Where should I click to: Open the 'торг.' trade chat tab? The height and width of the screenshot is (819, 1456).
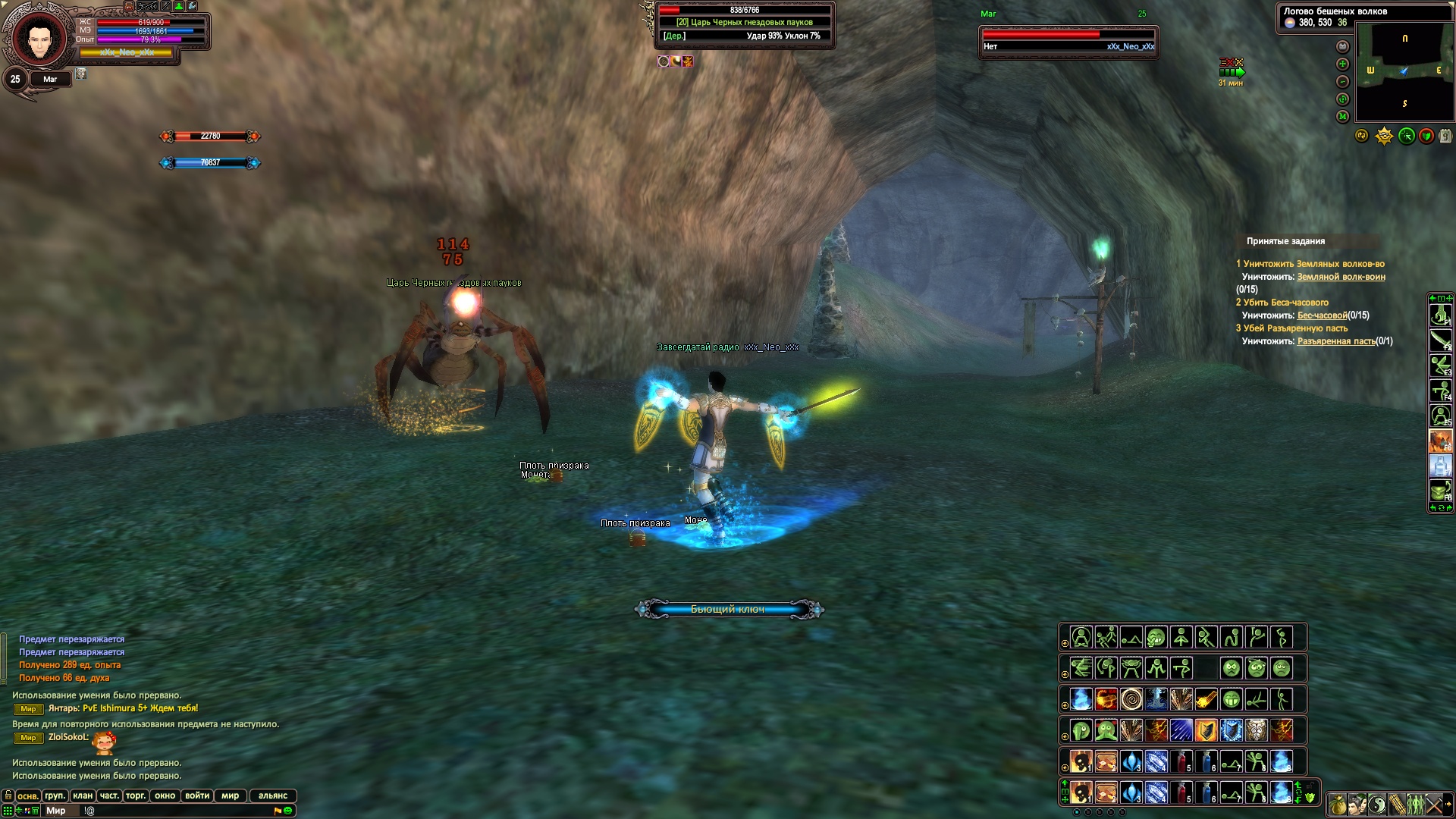[136, 795]
